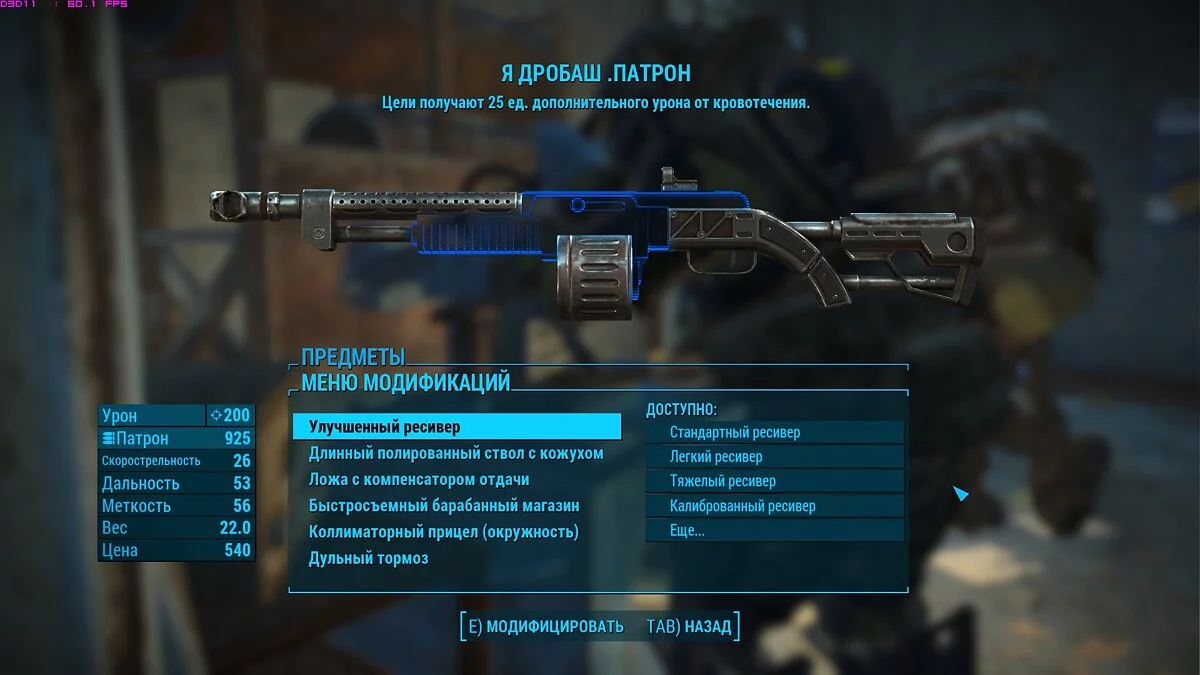Image resolution: width=1200 pixels, height=675 pixels.
Task: Pick Стандартный ресивер from available list
Action: click(775, 433)
